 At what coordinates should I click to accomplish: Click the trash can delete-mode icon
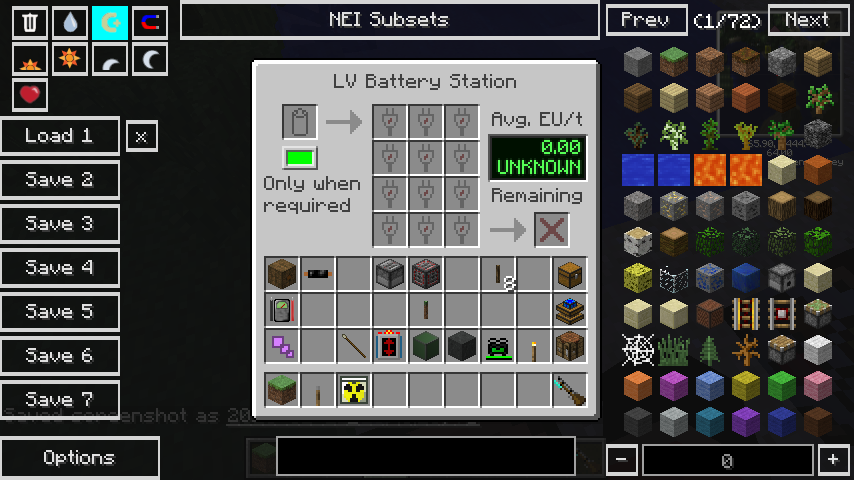[30, 23]
